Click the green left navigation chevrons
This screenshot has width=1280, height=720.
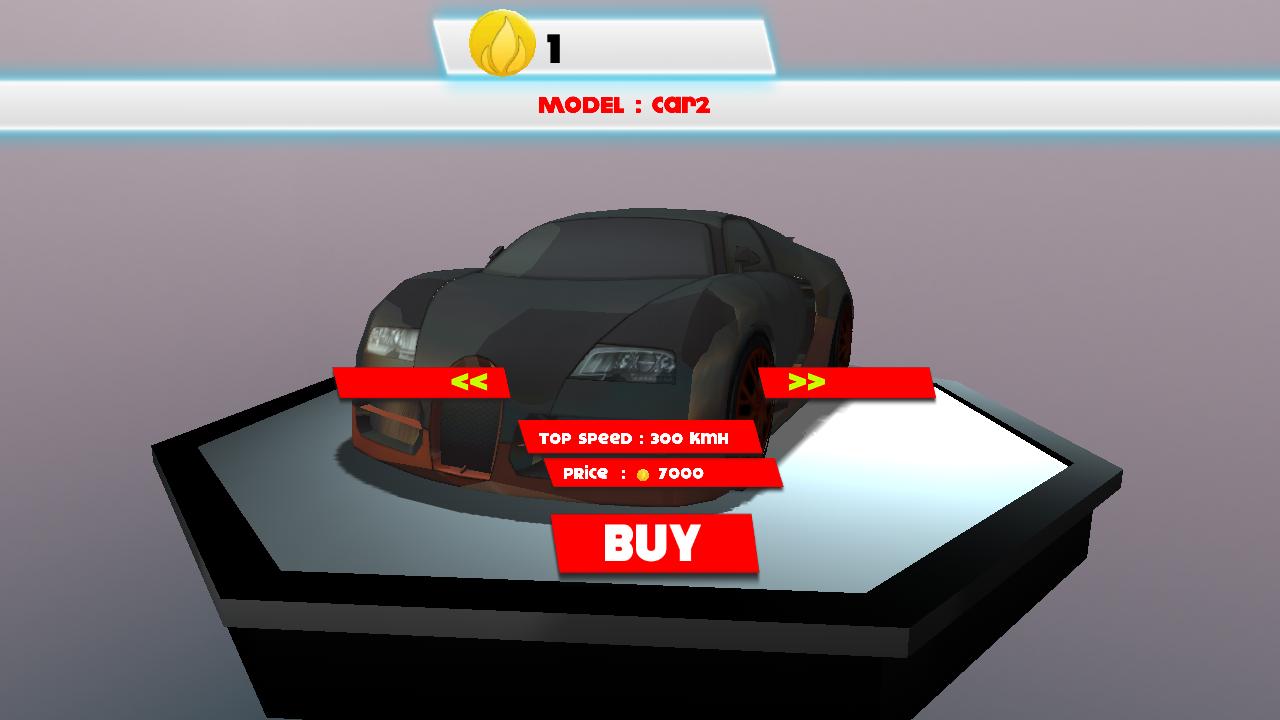pyautogui.click(x=470, y=380)
